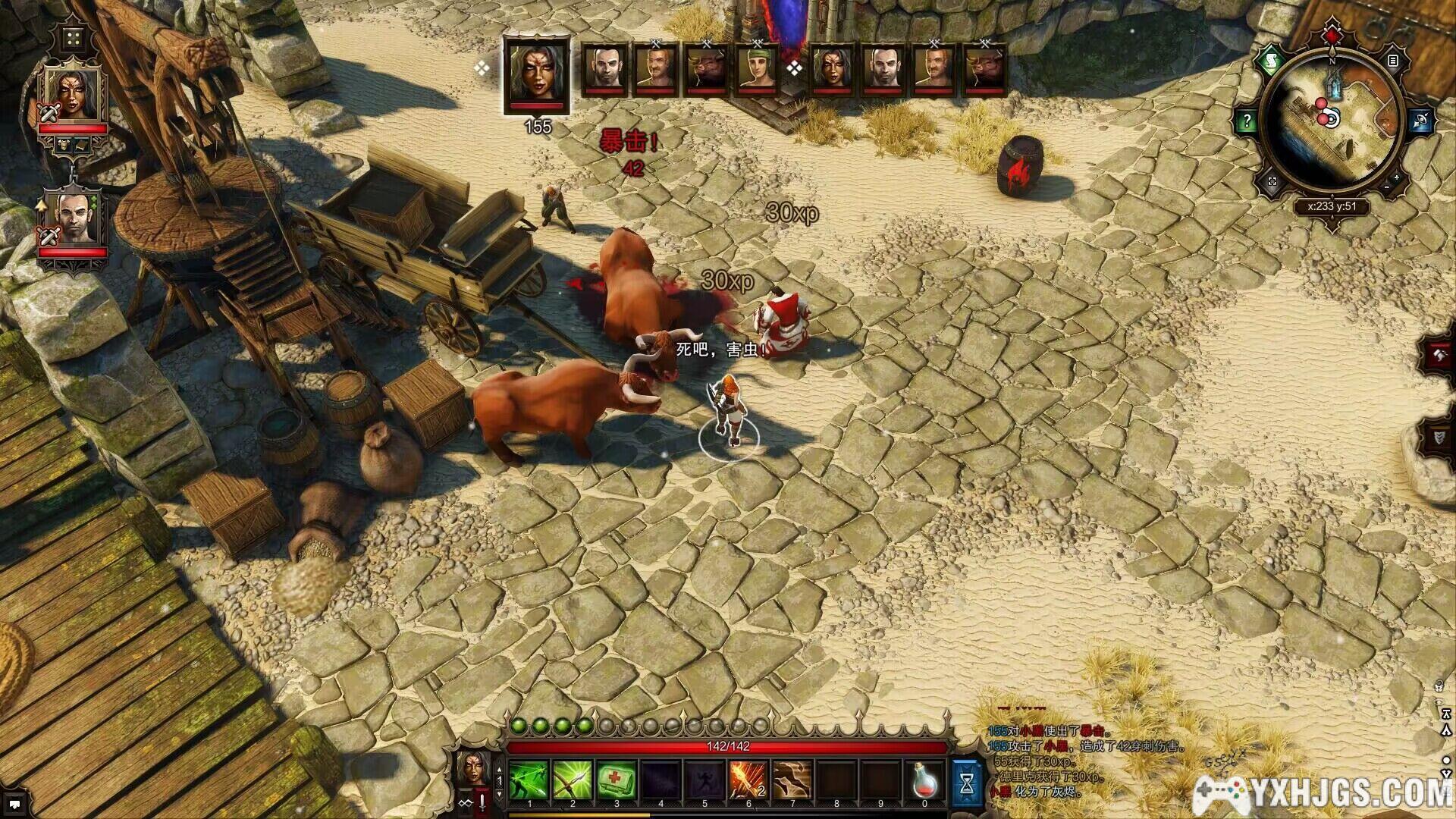Open the equipment armor icon under the portrait
The image size is (1456, 819).
(63, 144)
